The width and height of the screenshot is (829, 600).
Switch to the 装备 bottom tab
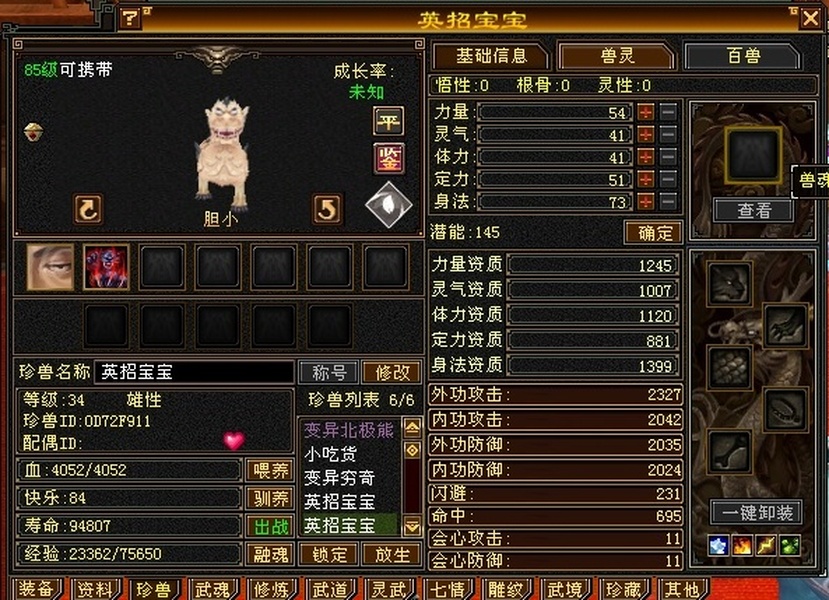[x=38, y=589]
